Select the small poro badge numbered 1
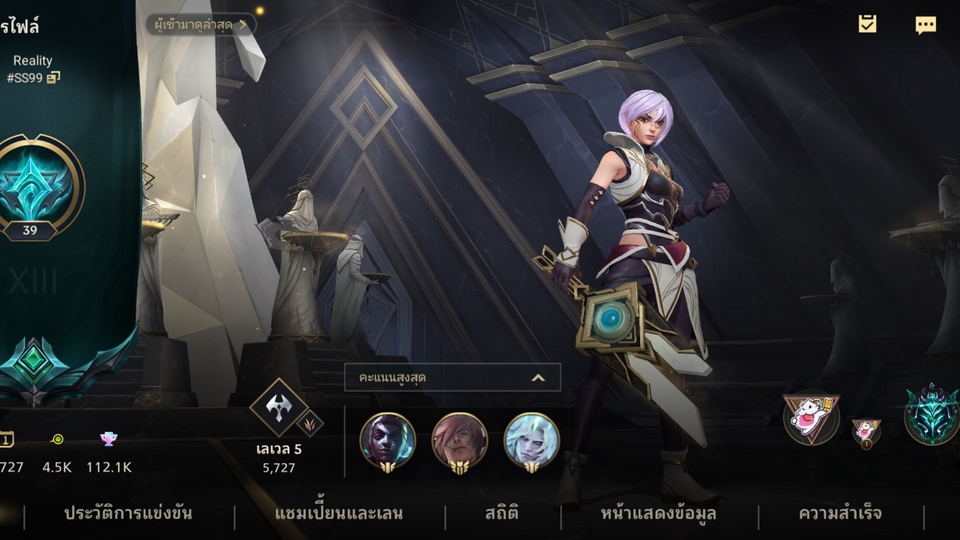The width and height of the screenshot is (960, 540). pos(866,432)
